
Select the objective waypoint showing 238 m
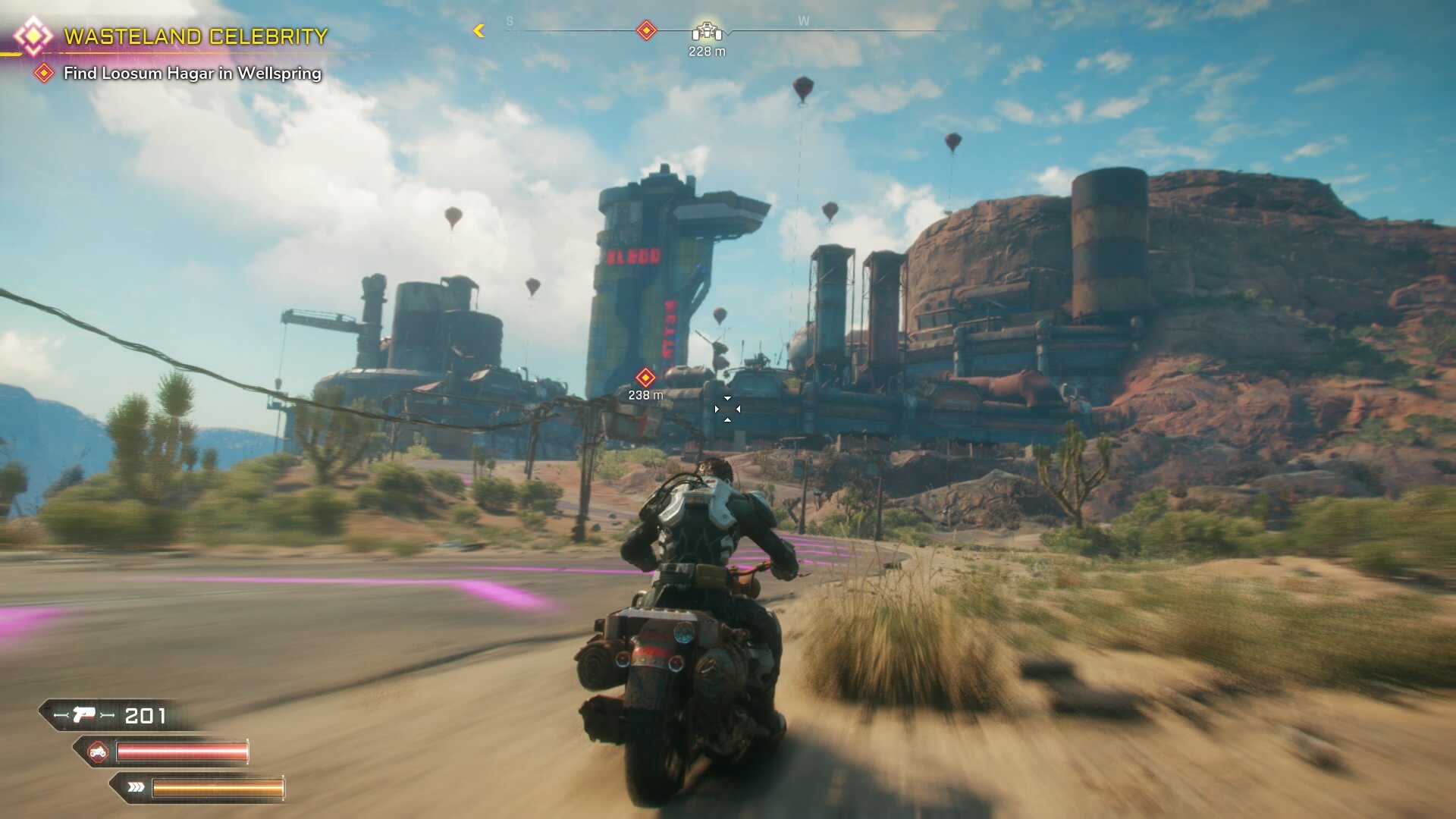coord(645,378)
